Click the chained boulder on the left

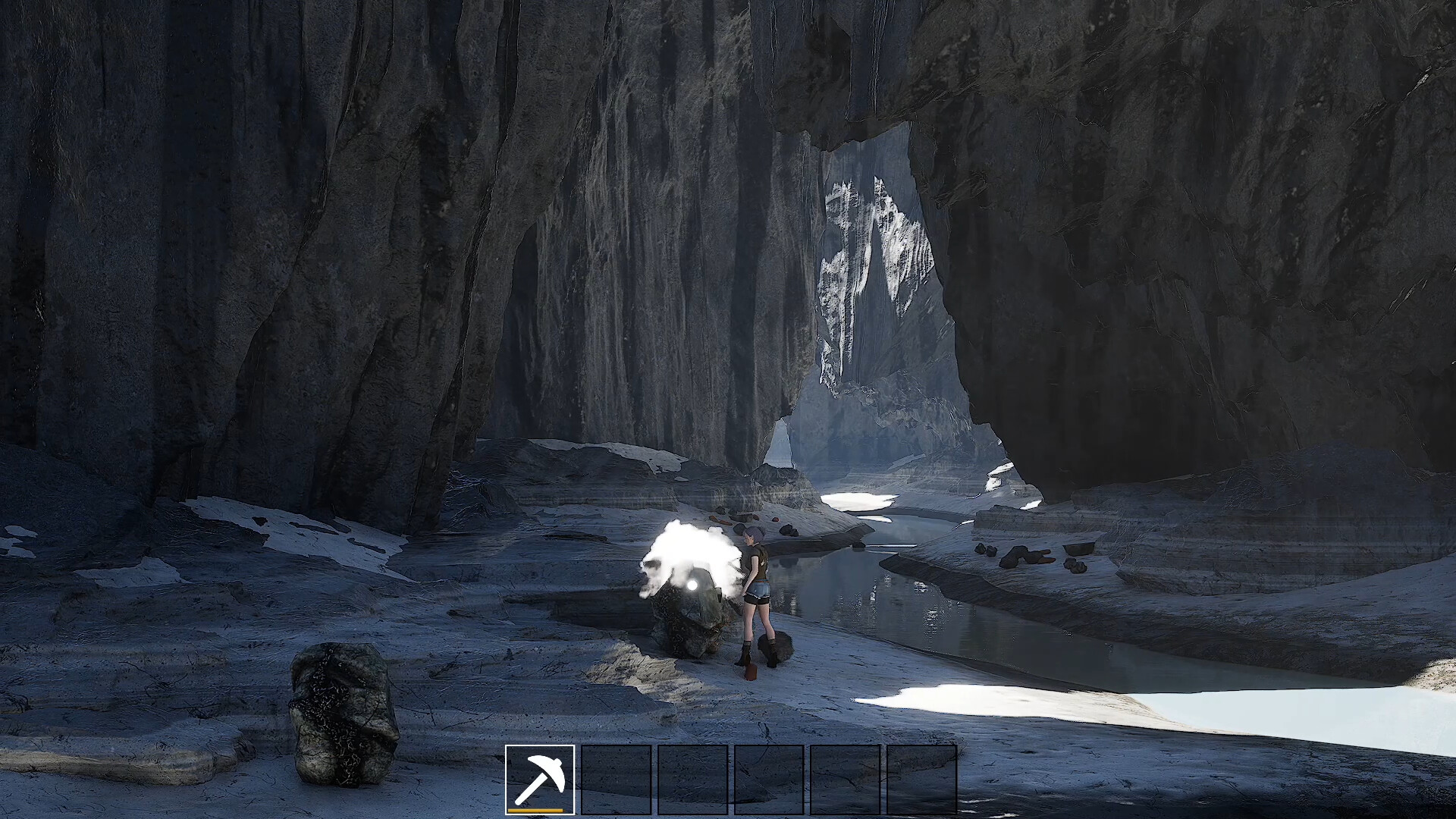click(x=343, y=713)
